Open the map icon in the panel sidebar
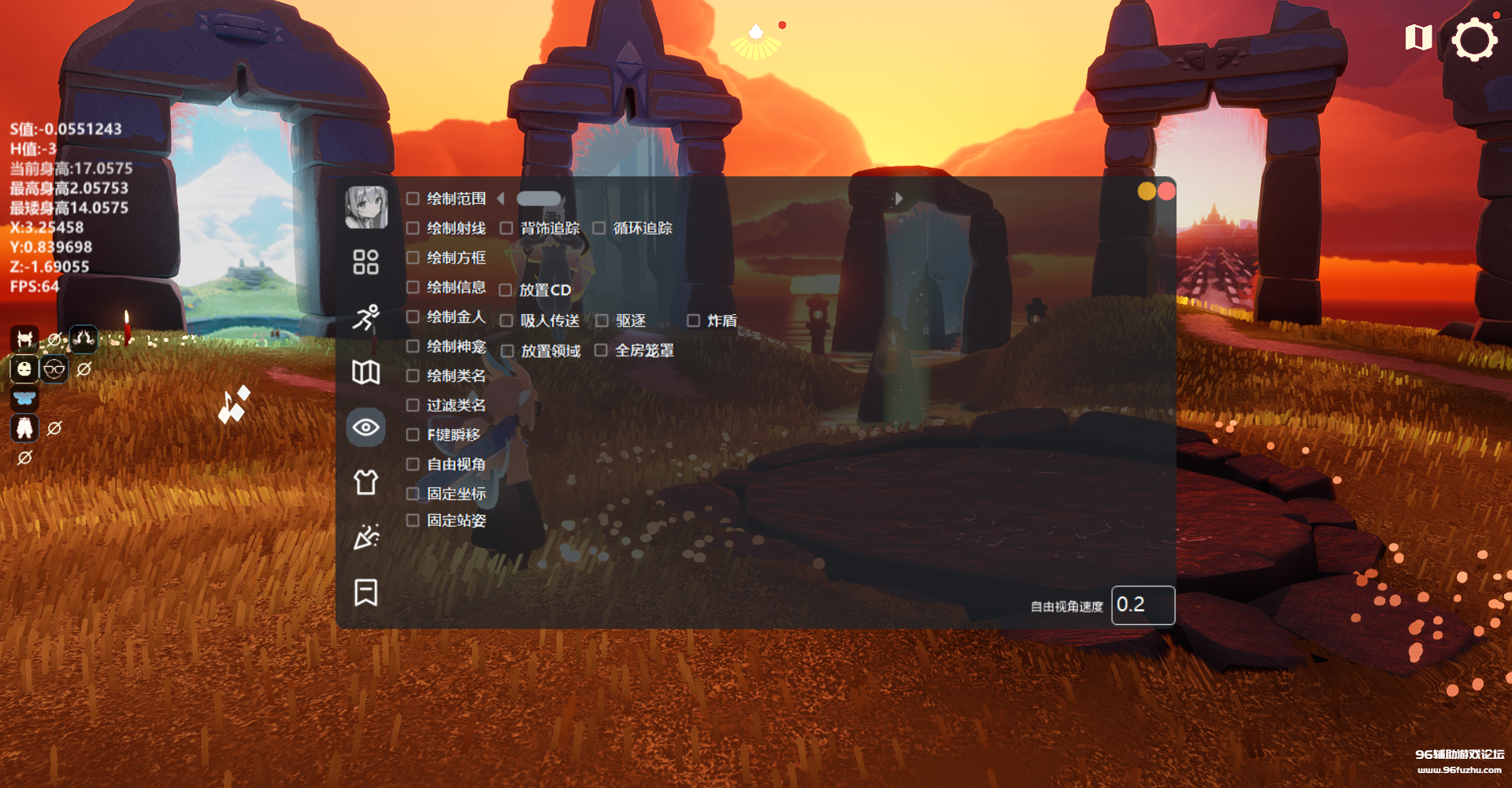This screenshot has width=1512, height=788. pos(365,373)
